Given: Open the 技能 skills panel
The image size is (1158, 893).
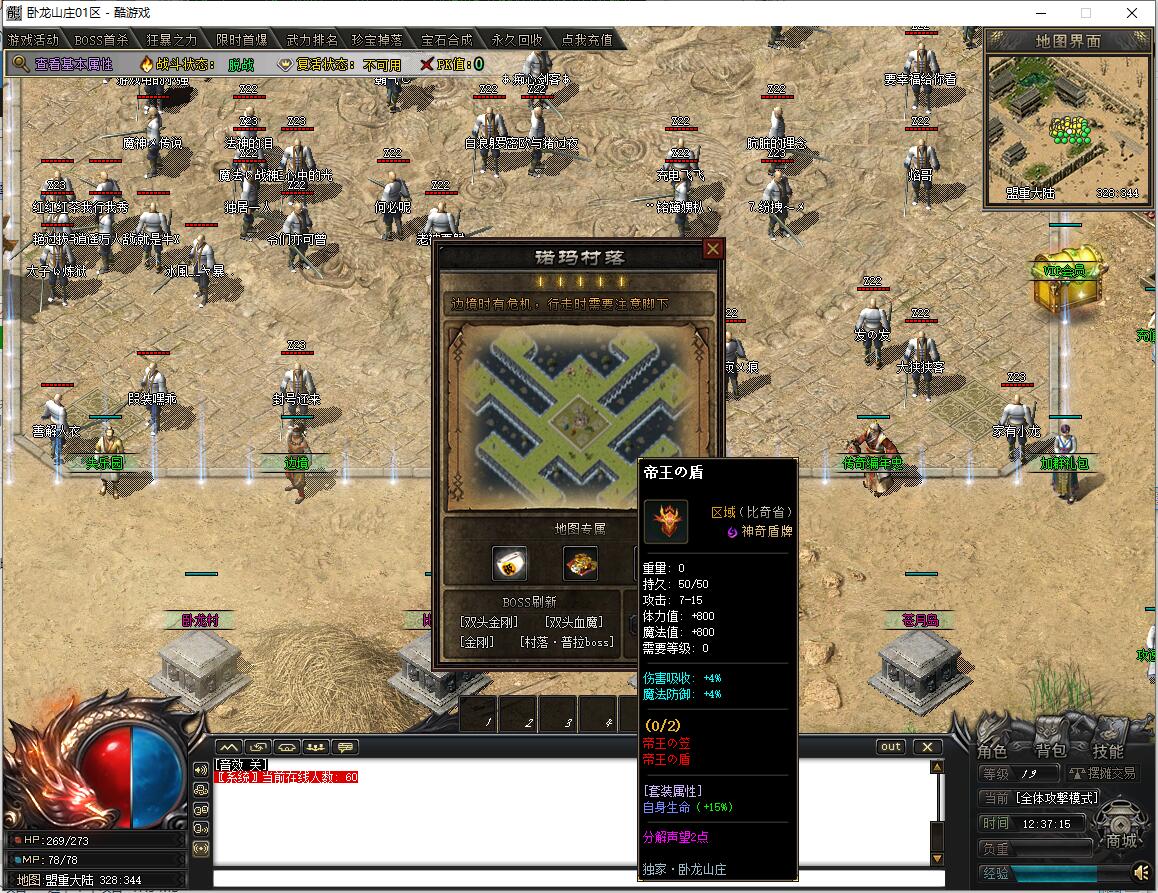Looking at the screenshot, I should [x=1108, y=751].
